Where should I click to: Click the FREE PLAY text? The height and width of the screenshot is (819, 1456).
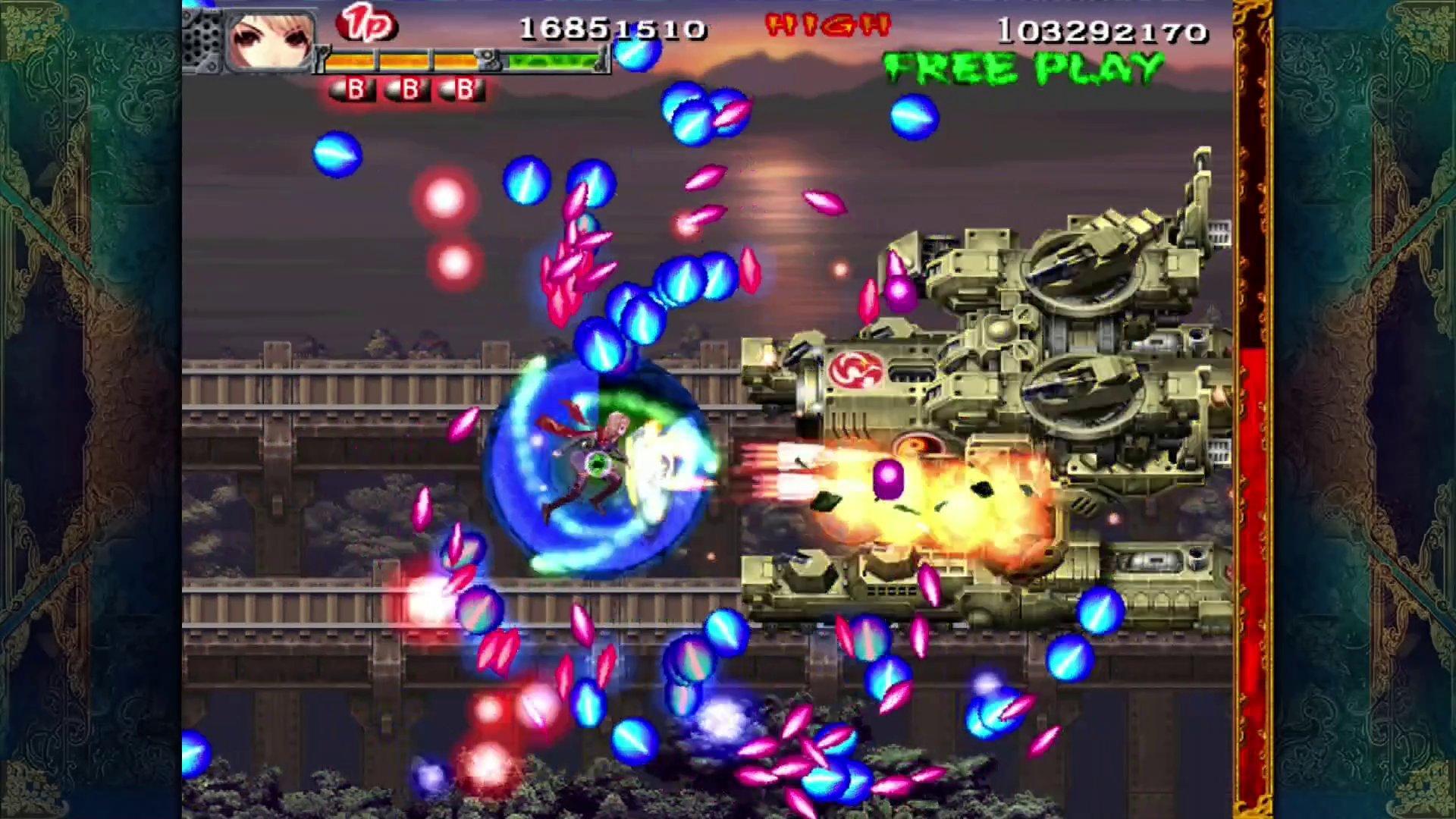click(1024, 64)
